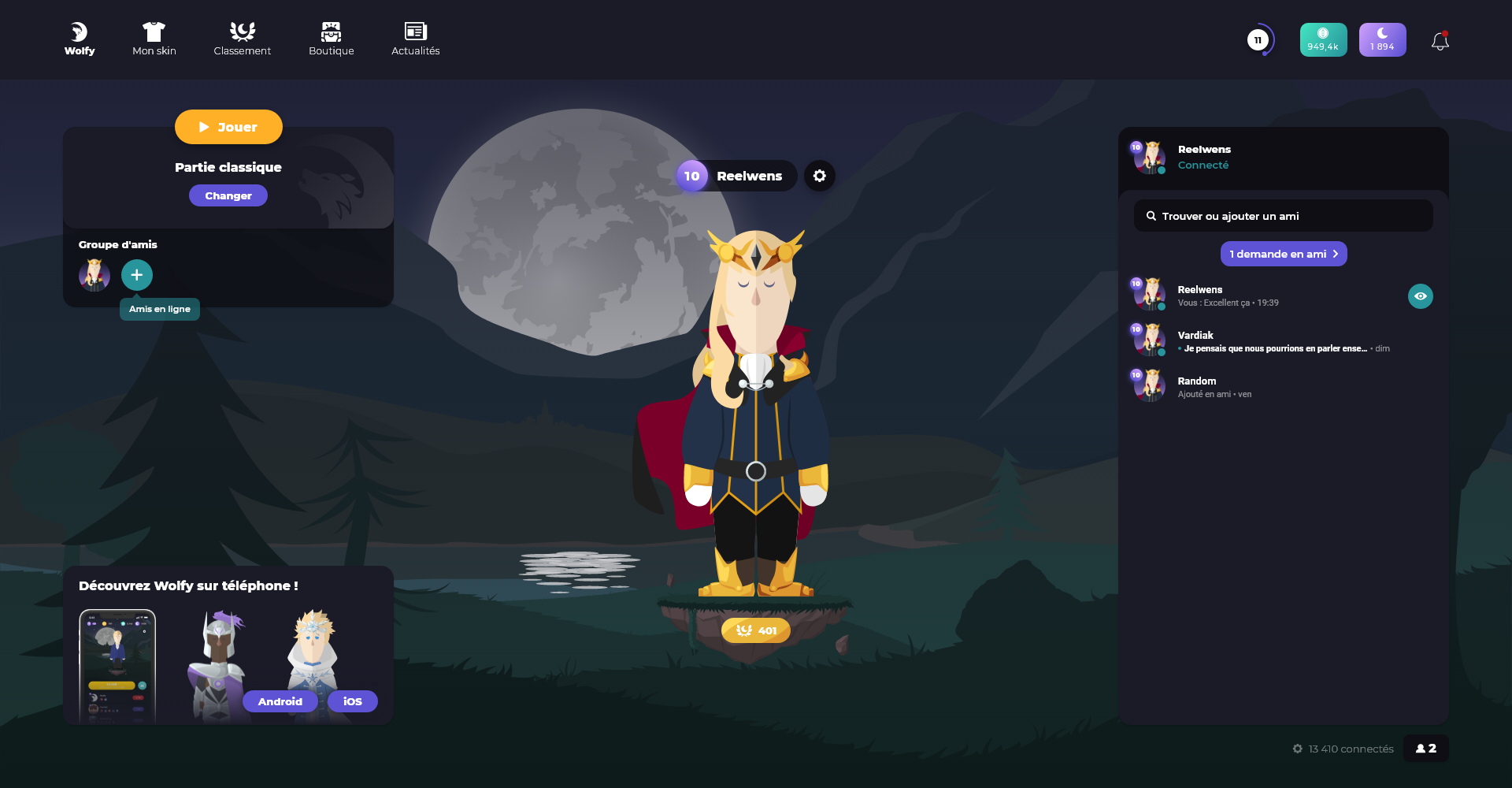Start a game with the Jouer button

228,127
